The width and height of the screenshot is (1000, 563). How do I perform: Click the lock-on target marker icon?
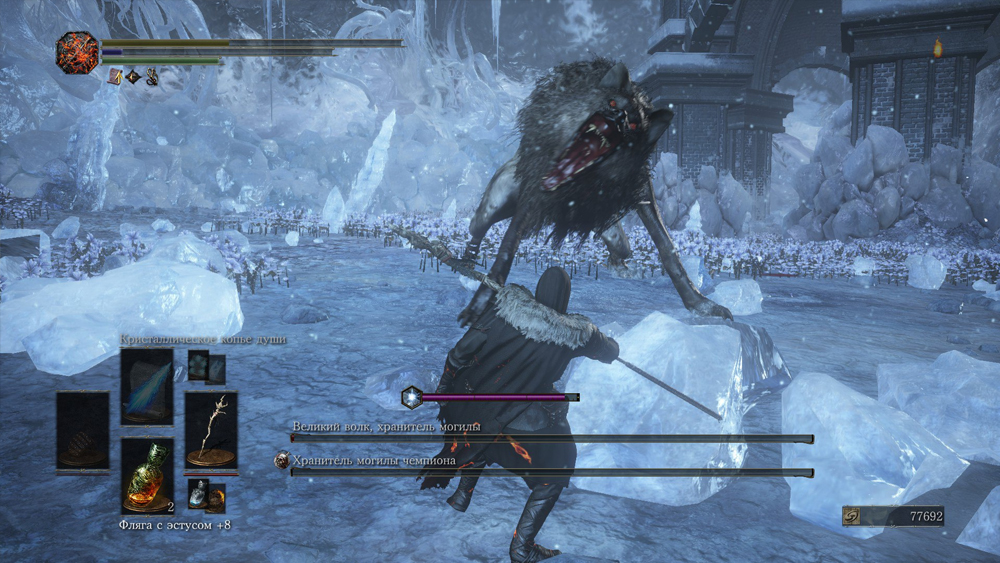point(411,397)
